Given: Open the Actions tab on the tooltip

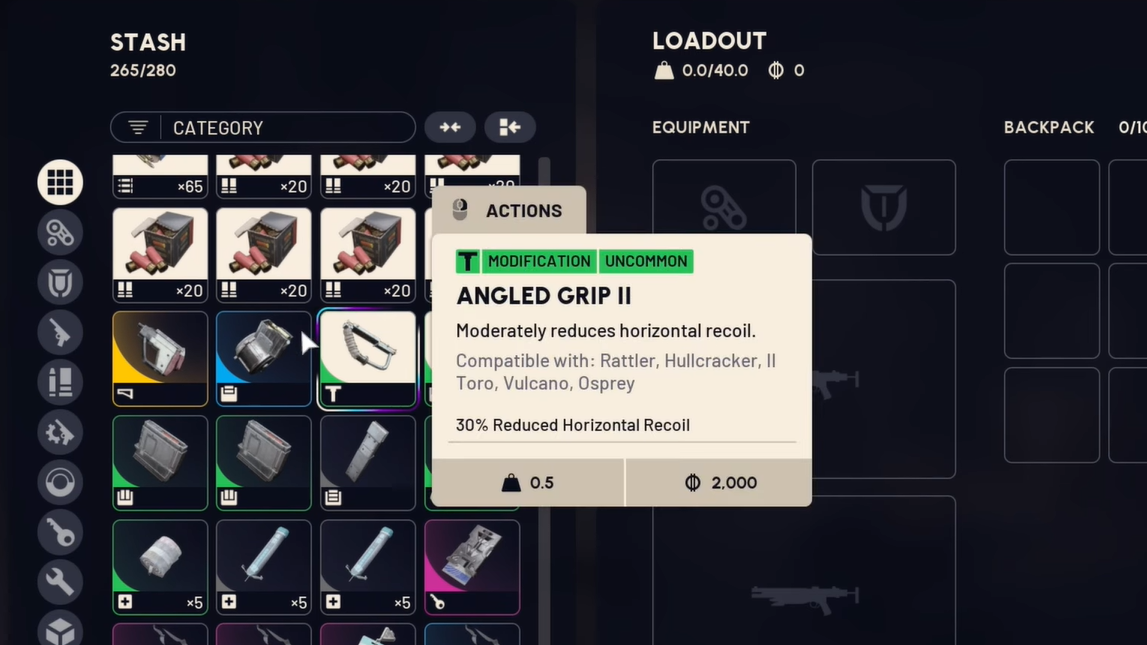Looking at the screenshot, I should 509,211.
